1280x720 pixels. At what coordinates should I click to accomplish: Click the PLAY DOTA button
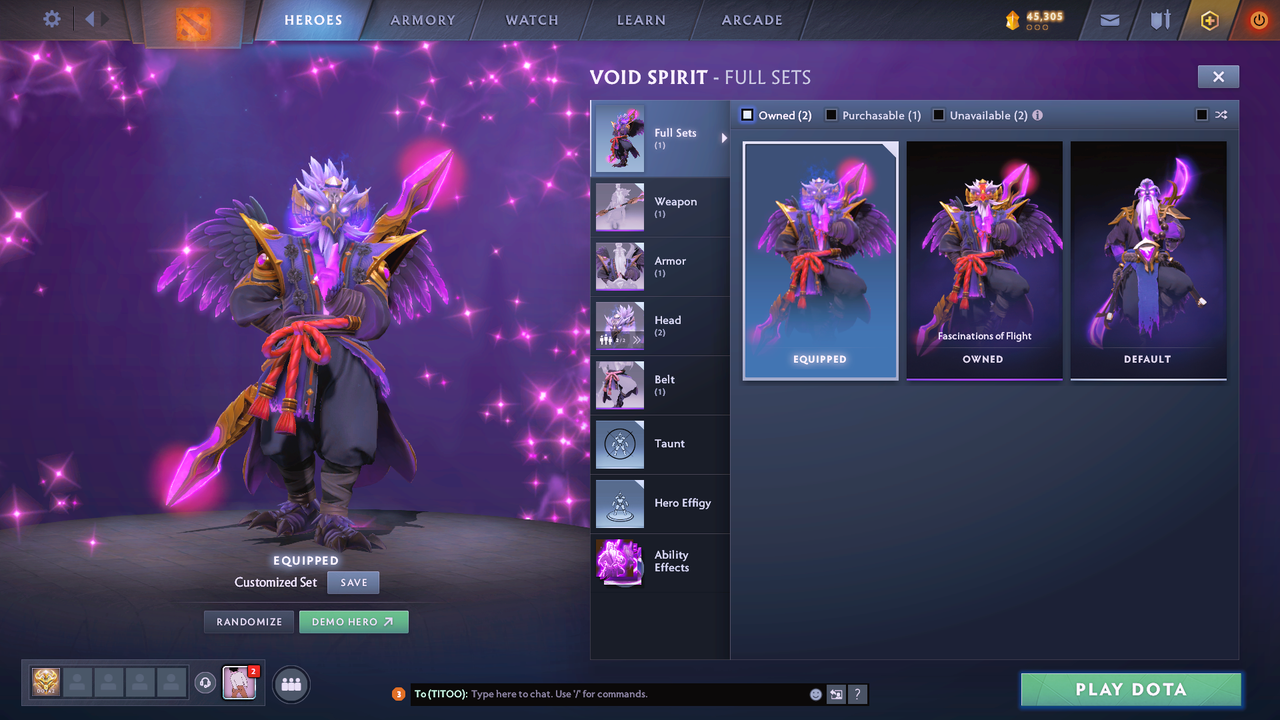tap(1130, 689)
